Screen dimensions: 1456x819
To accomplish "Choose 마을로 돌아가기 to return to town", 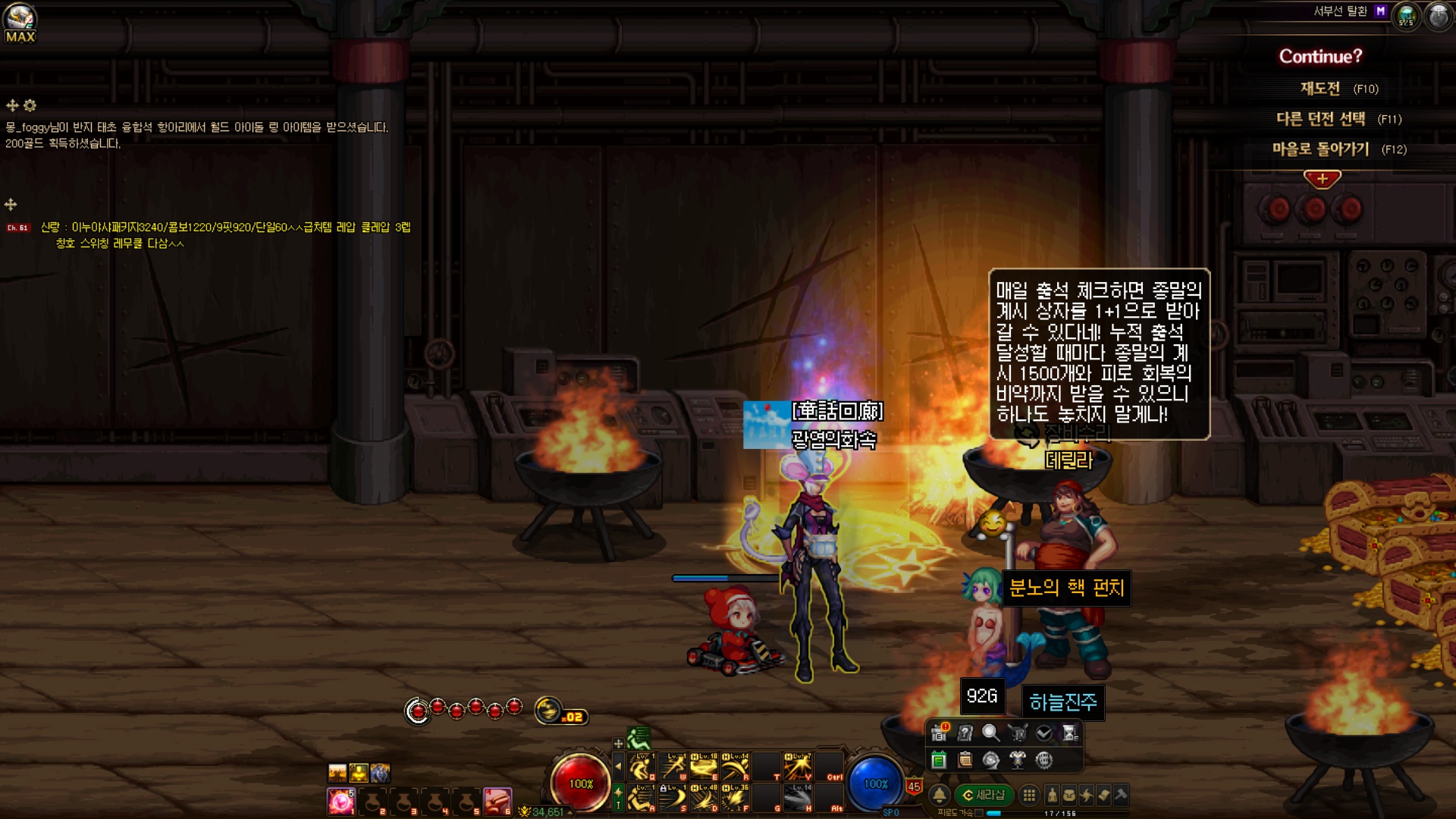I will [x=1320, y=149].
